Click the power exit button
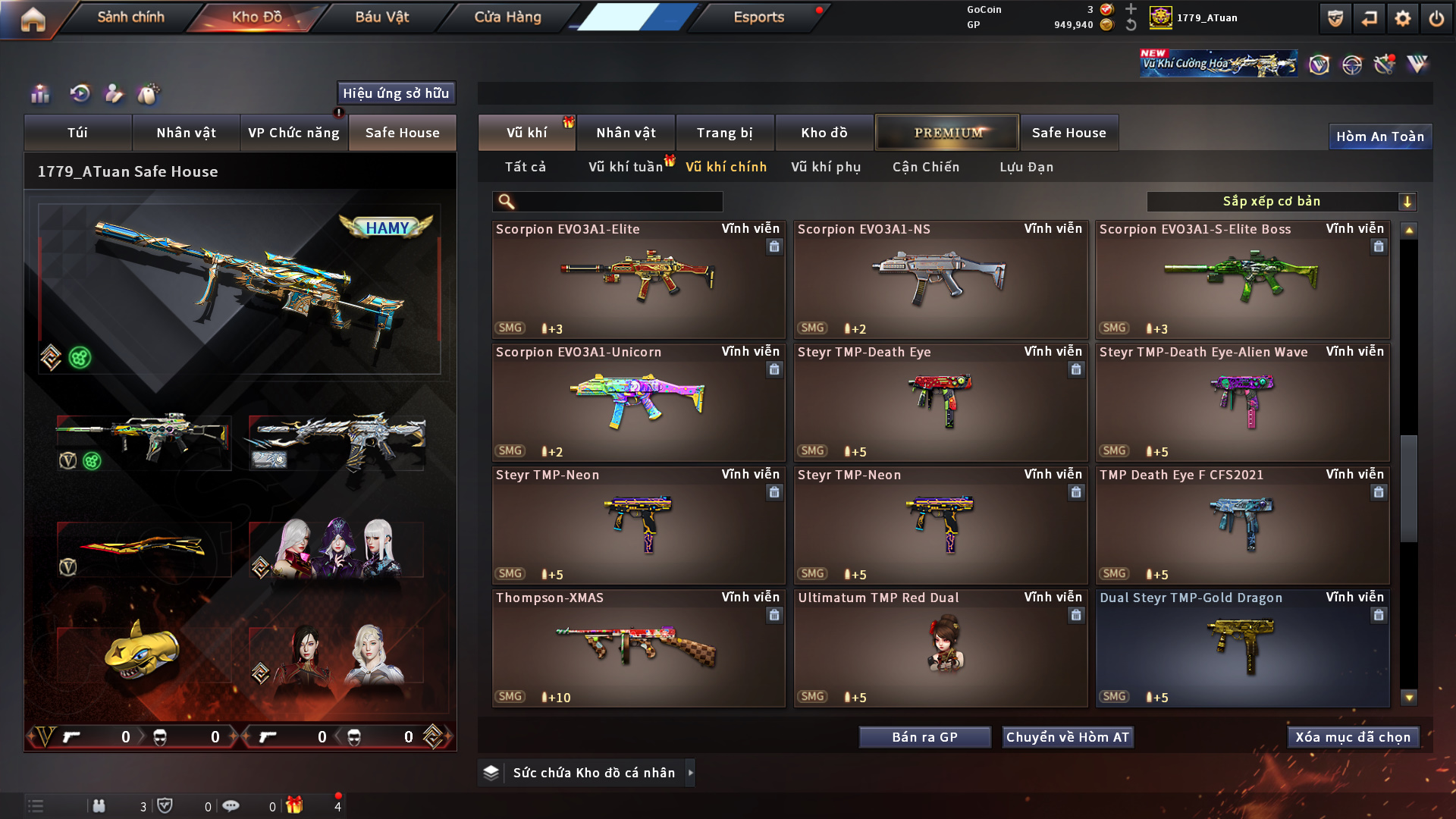Screen dimensions: 1456x819 (1436, 19)
